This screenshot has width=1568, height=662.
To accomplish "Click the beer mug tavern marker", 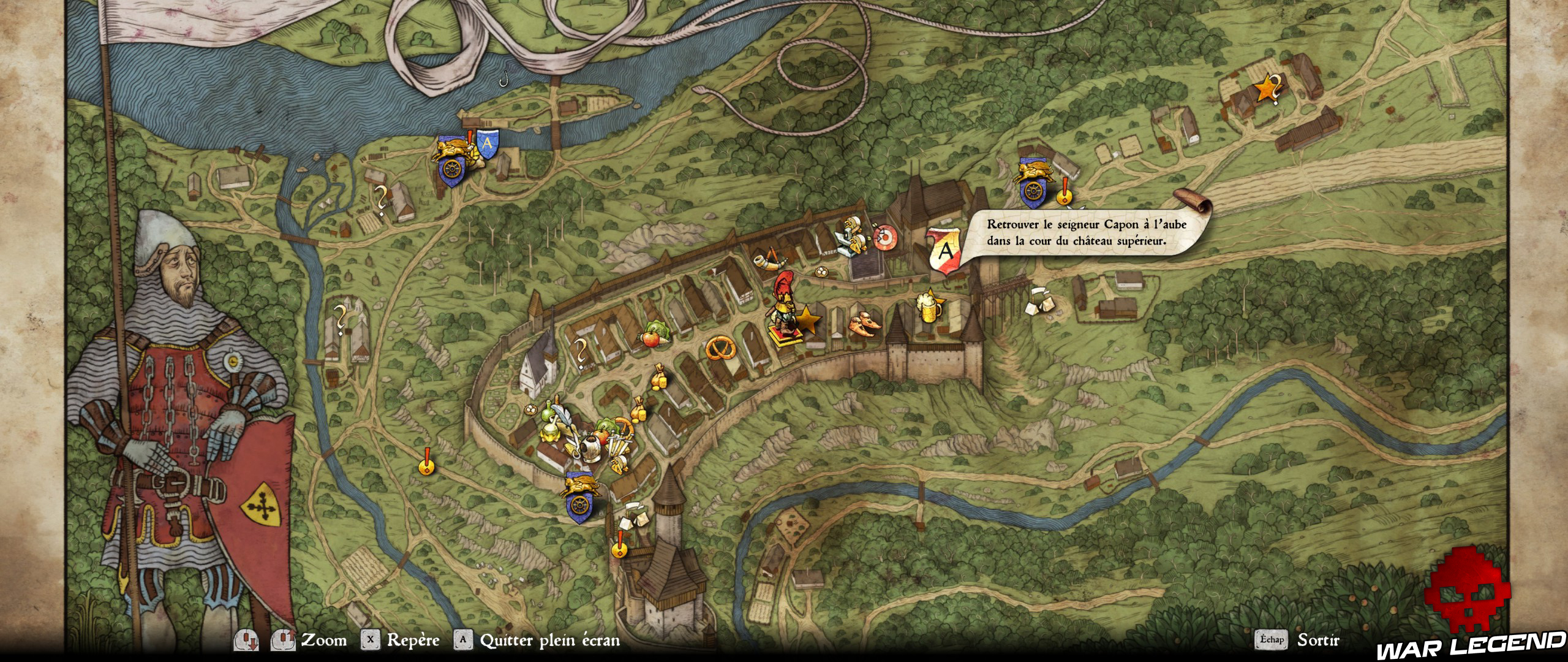I will coord(929,308).
